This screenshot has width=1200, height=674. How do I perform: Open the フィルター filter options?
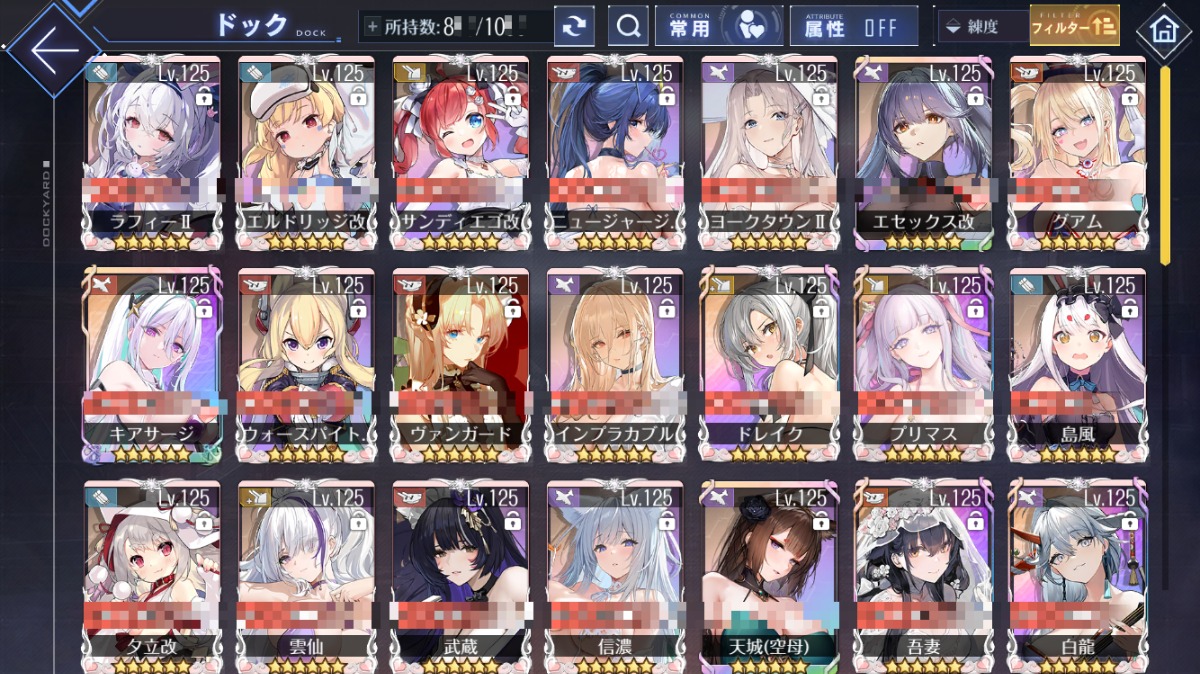[1074, 26]
